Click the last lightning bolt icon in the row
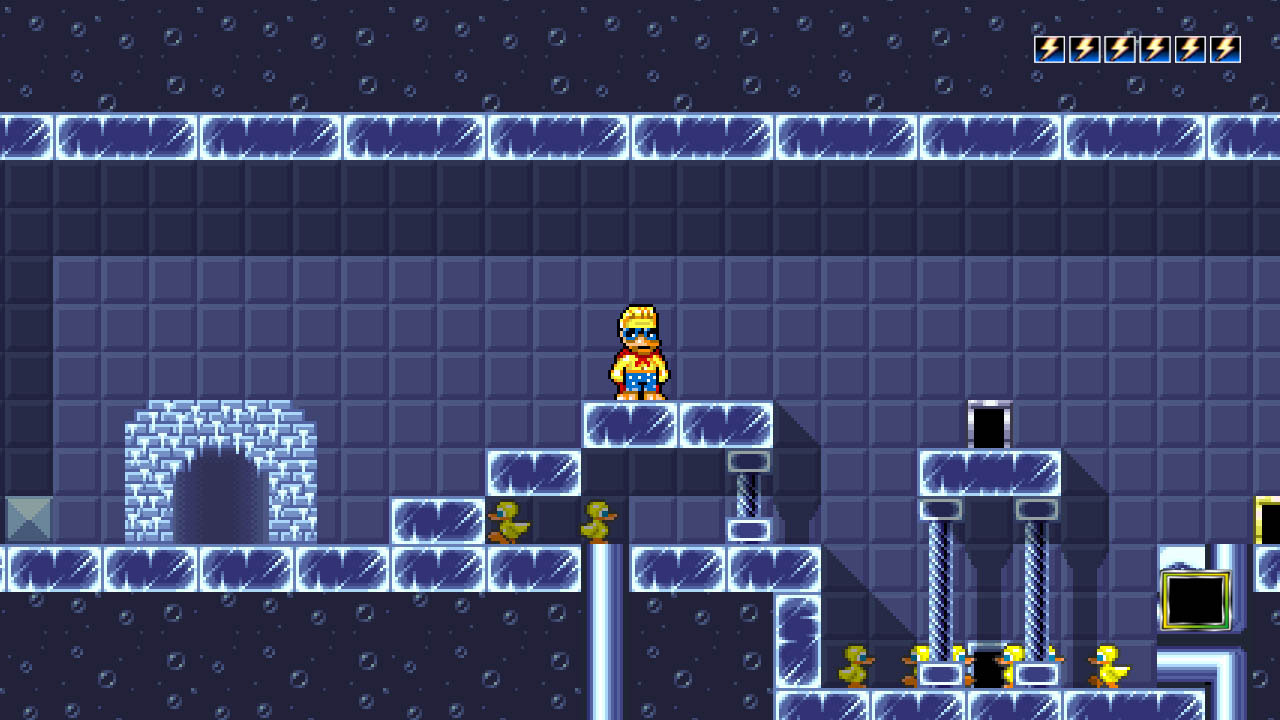This screenshot has width=1280, height=720. [x=1224, y=47]
